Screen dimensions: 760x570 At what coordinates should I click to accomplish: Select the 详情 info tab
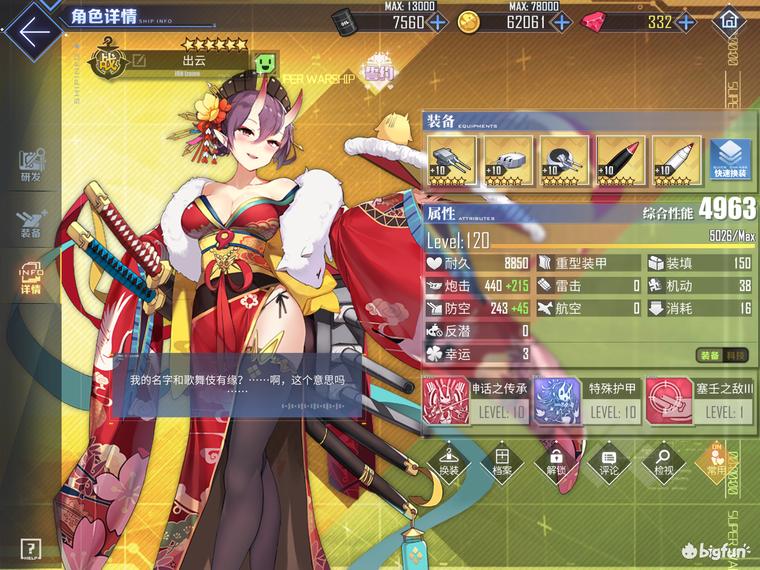click(30, 279)
